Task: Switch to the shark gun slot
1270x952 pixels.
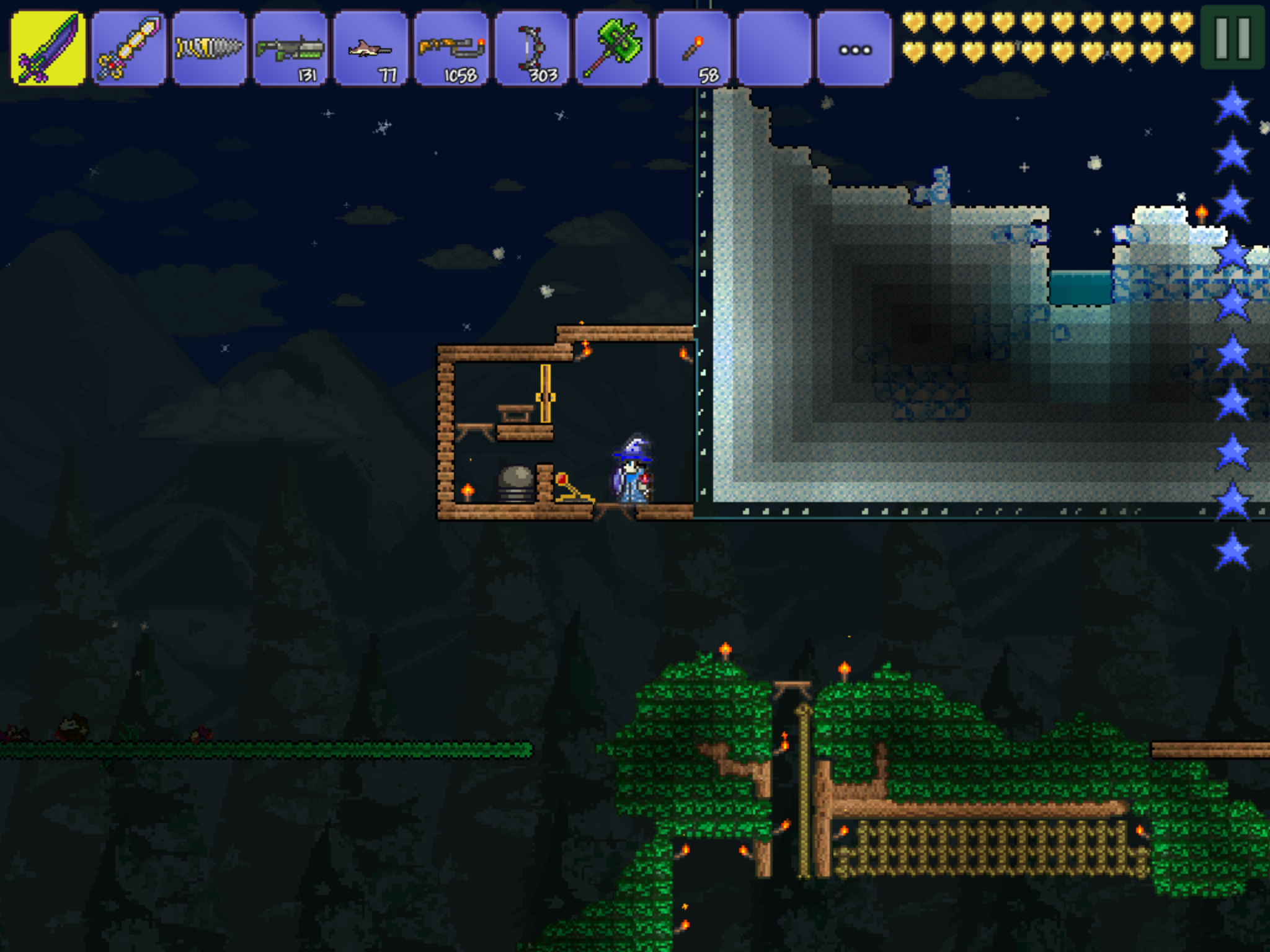Action: click(x=371, y=48)
